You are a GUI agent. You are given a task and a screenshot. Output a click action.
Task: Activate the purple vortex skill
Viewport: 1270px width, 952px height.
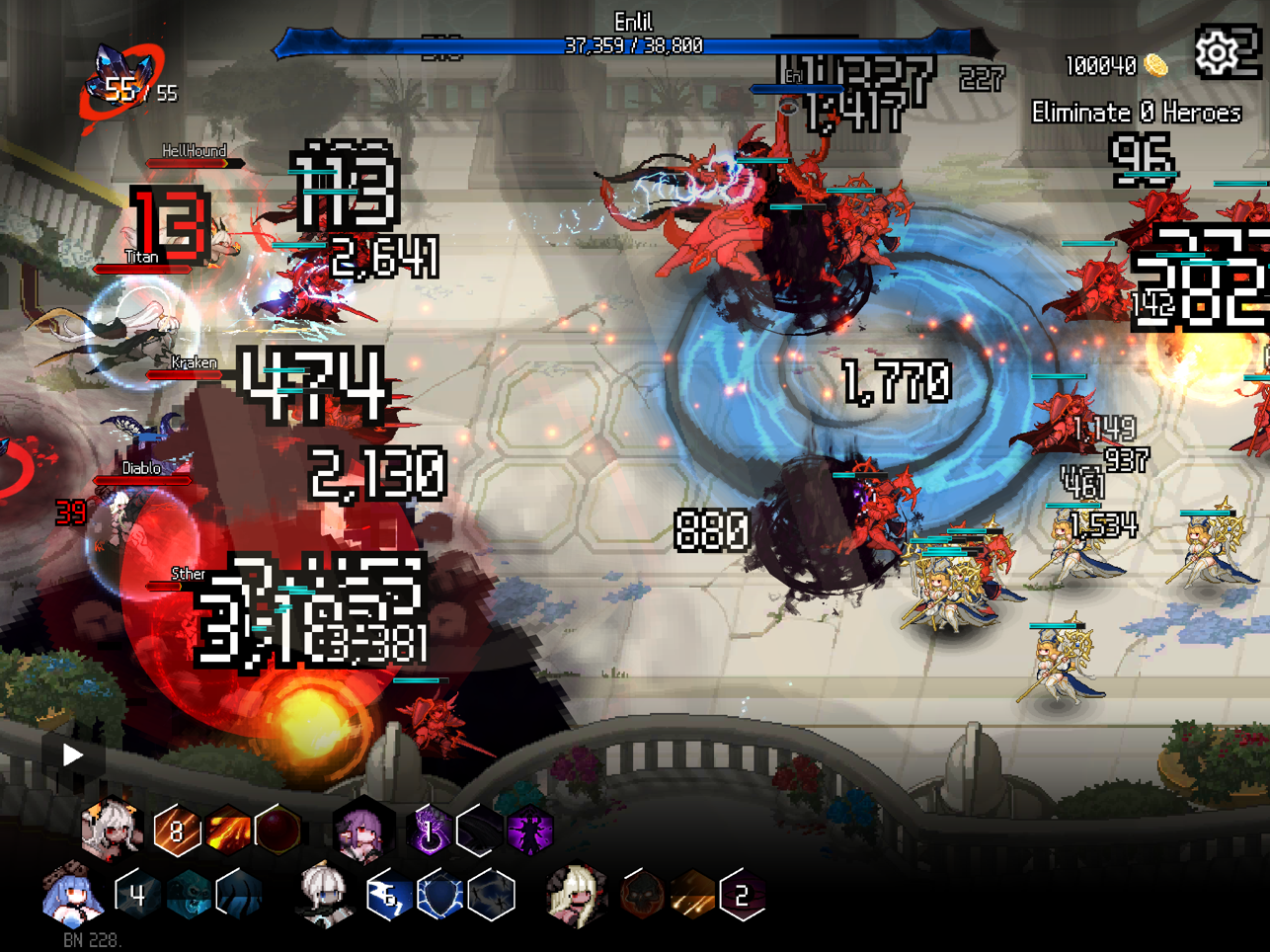click(430, 831)
